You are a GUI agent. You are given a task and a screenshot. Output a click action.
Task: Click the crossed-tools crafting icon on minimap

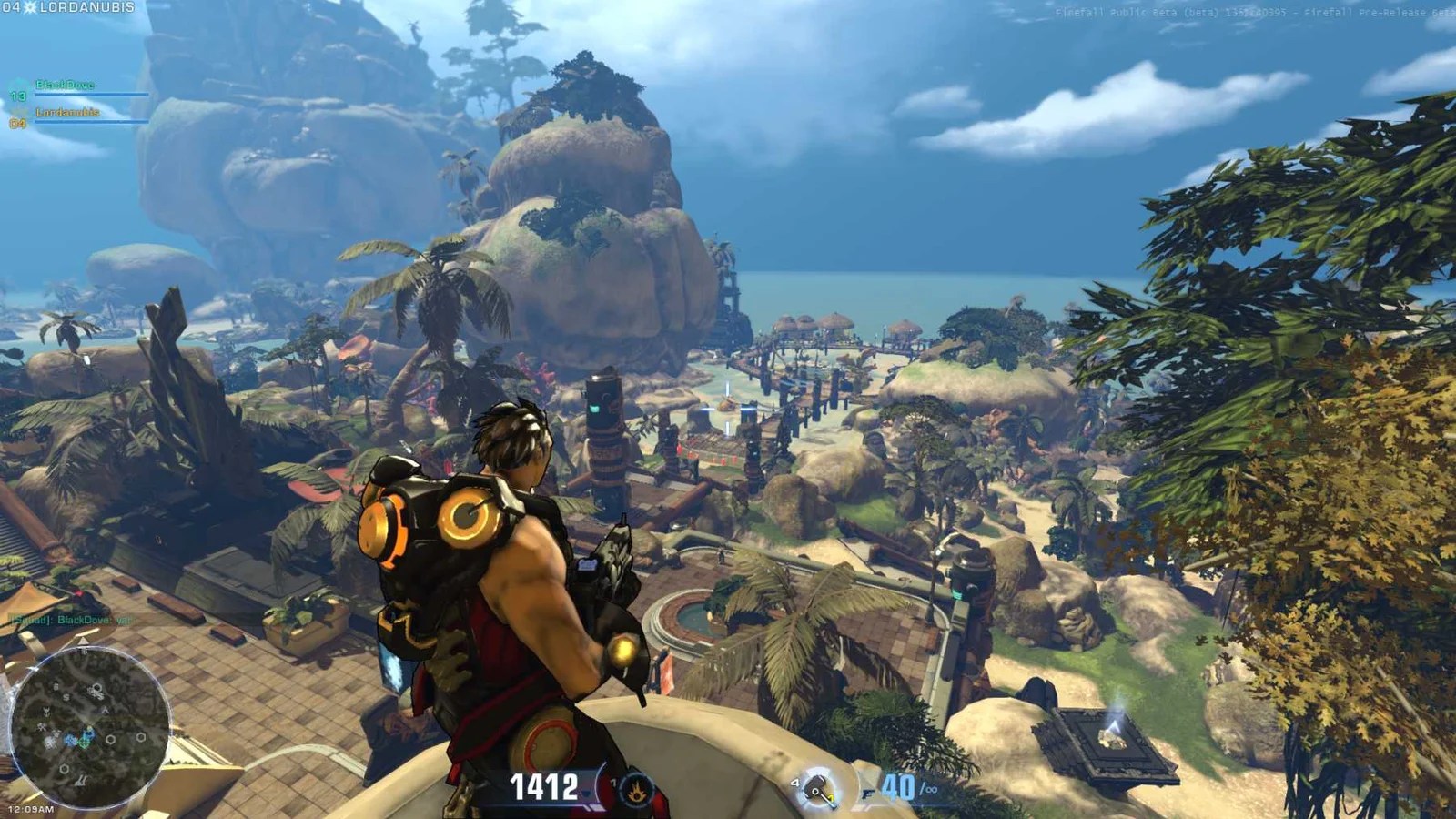pyautogui.click(x=40, y=728)
